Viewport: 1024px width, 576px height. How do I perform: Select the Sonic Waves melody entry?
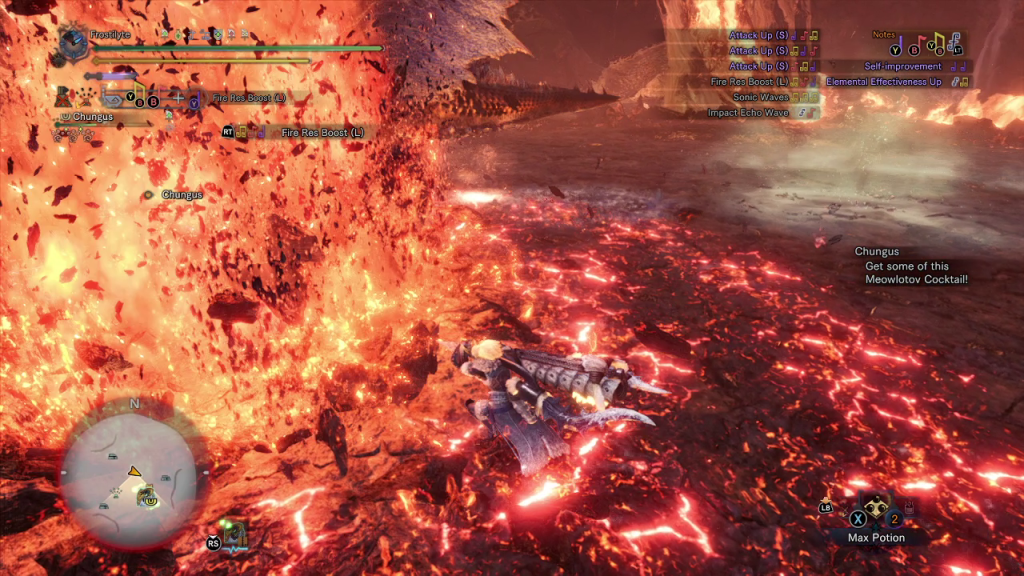point(762,97)
